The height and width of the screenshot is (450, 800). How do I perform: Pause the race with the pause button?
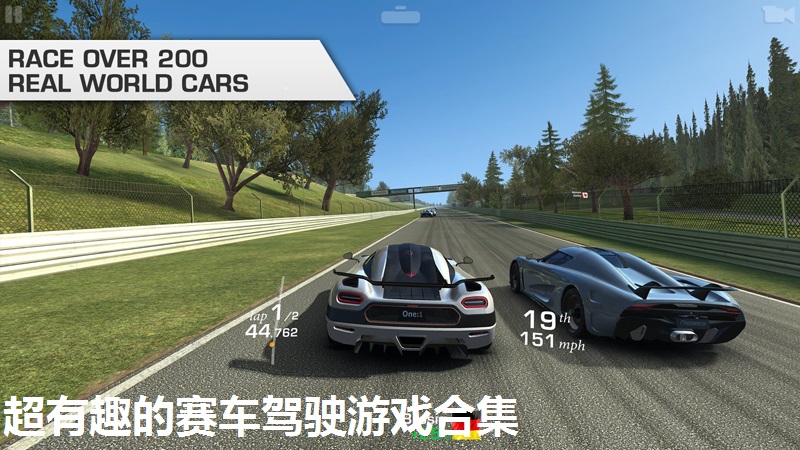point(14,13)
